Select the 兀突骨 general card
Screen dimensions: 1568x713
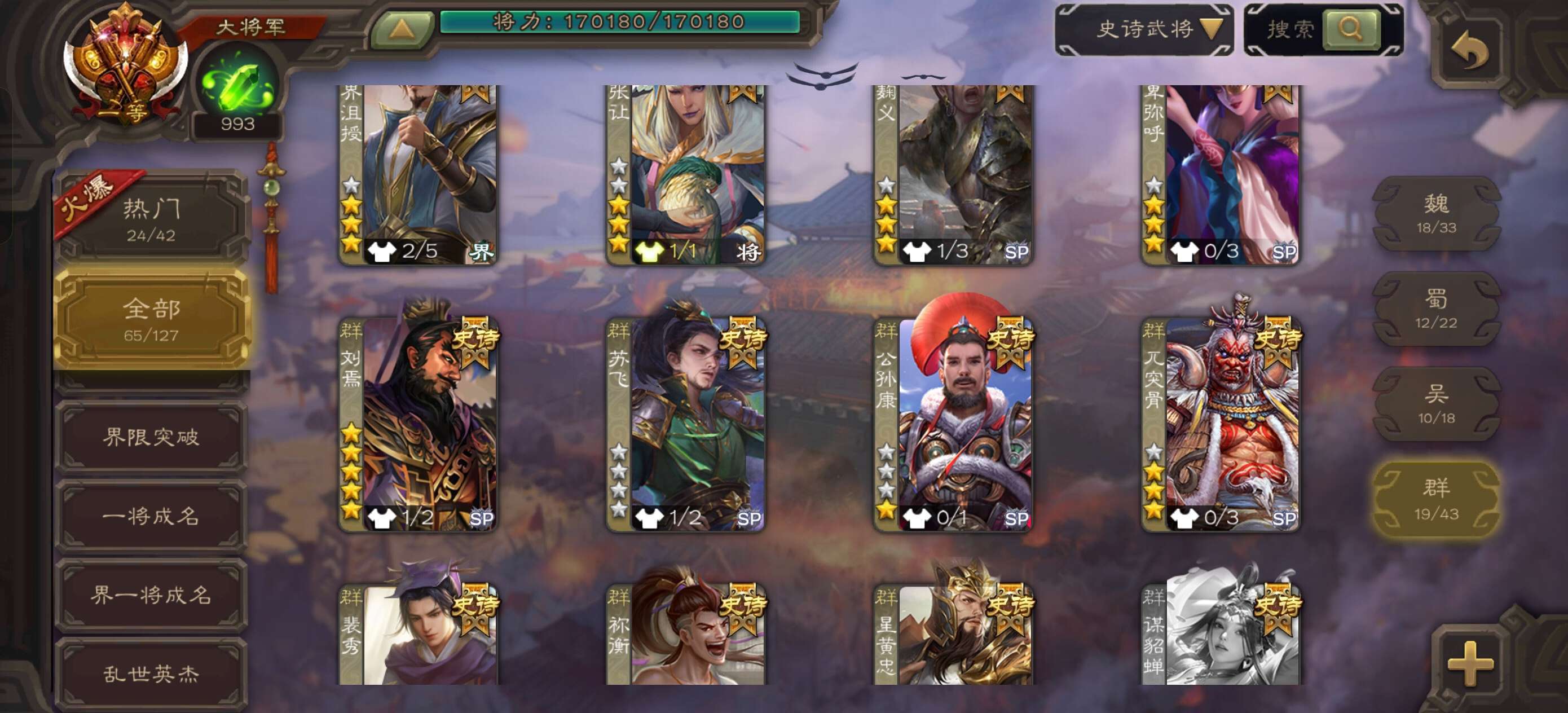tap(1221, 424)
